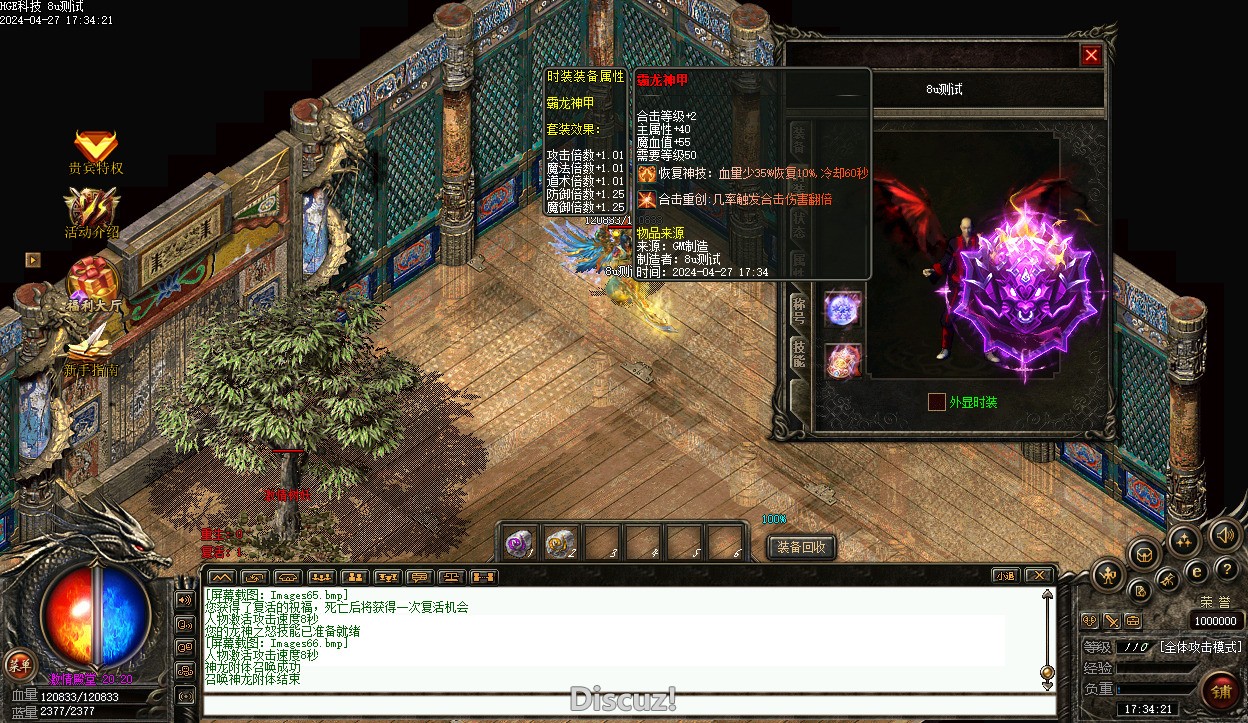1248x723 pixels.
Task: Close the character equipment panel
Action: pos(1091,56)
